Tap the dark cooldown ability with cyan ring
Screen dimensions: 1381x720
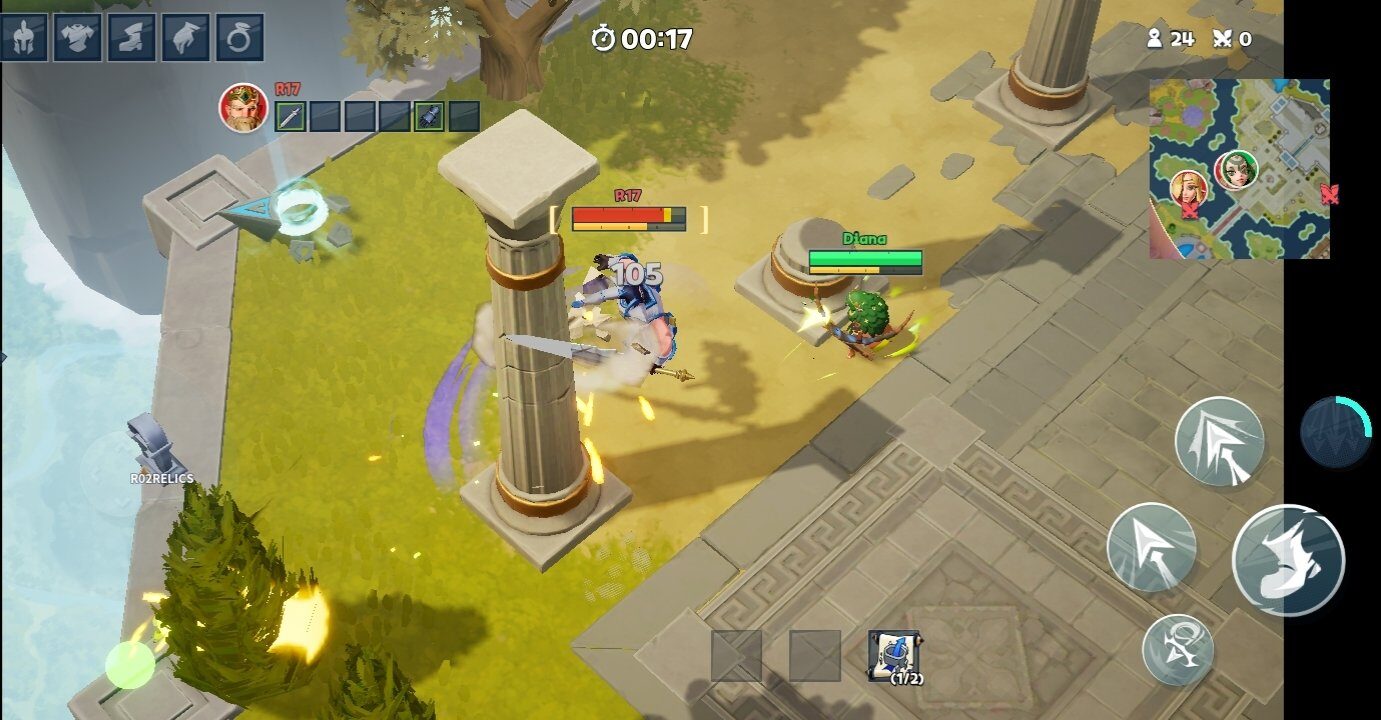1335,432
